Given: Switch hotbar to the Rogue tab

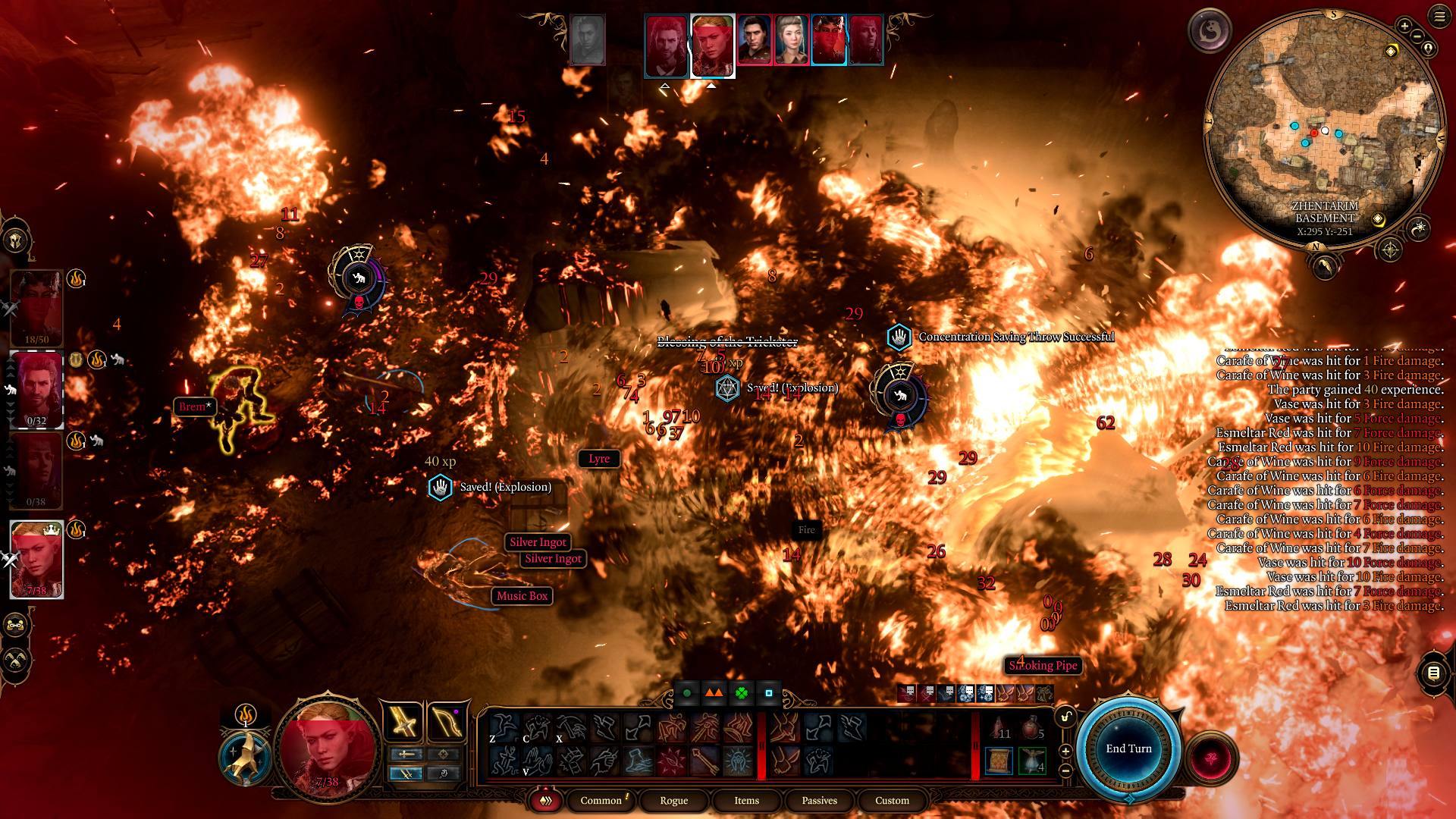Looking at the screenshot, I should coord(673,800).
